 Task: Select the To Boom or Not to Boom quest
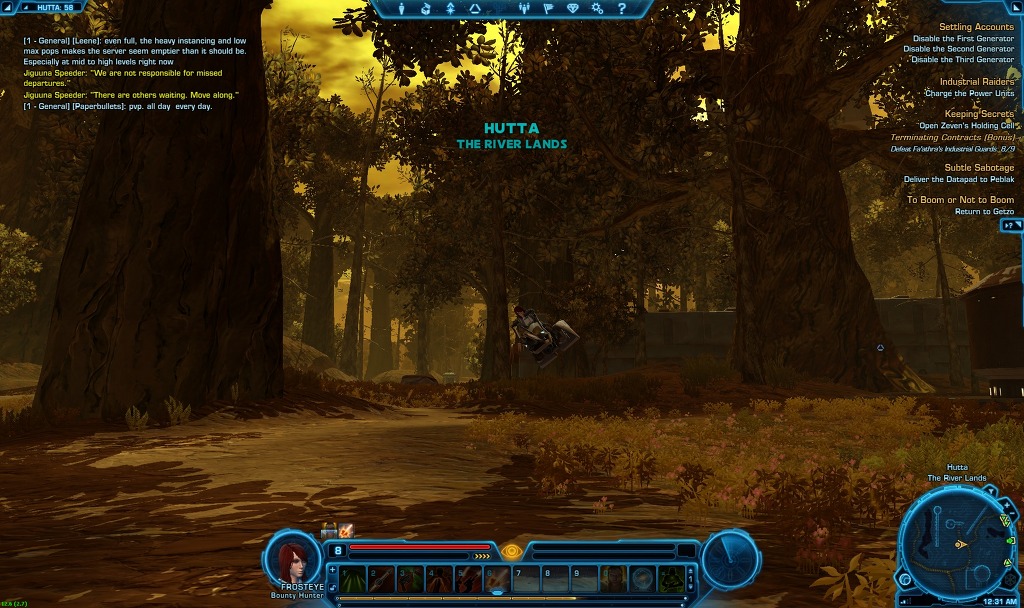(960, 200)
